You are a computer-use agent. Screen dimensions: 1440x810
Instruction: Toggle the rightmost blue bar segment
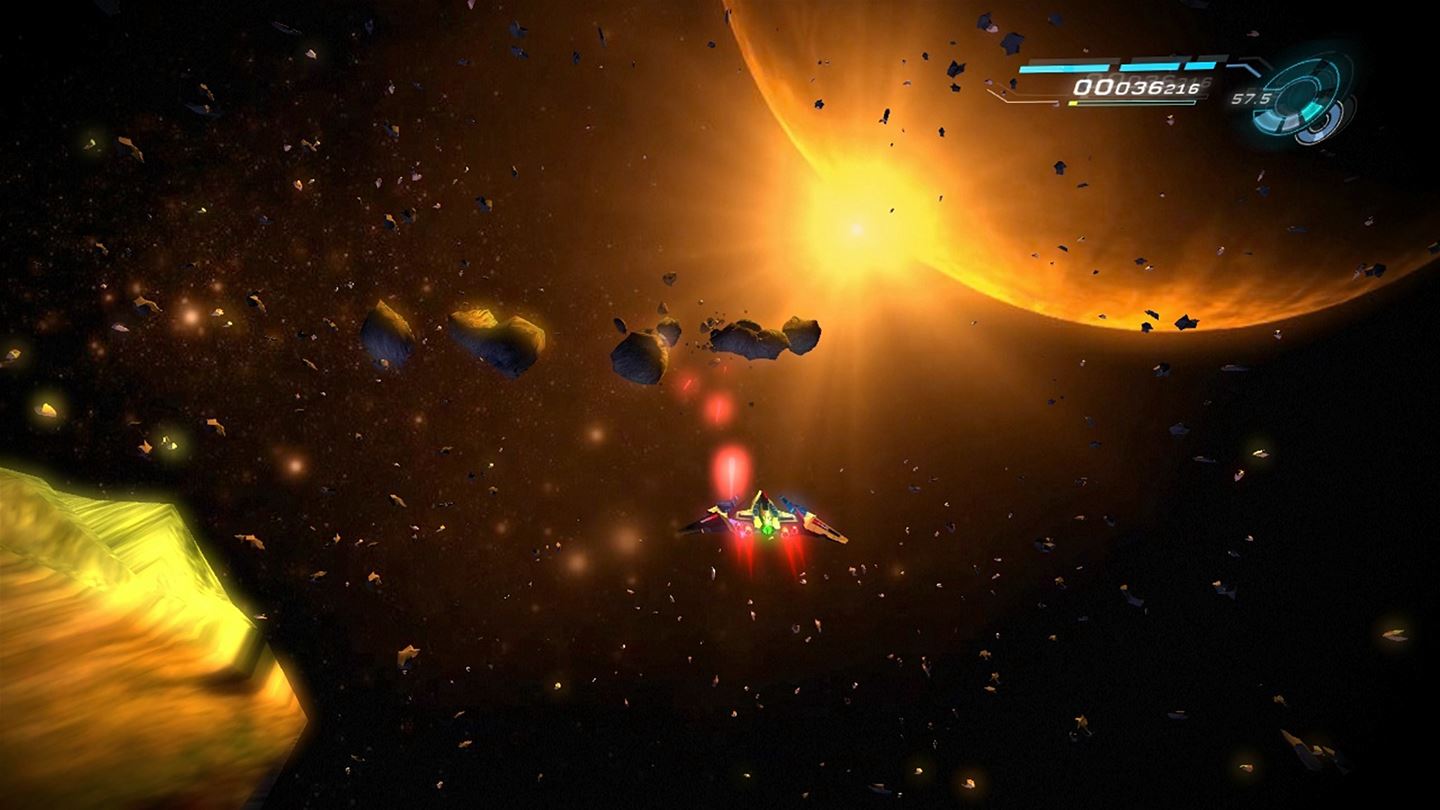[1199, 65]
